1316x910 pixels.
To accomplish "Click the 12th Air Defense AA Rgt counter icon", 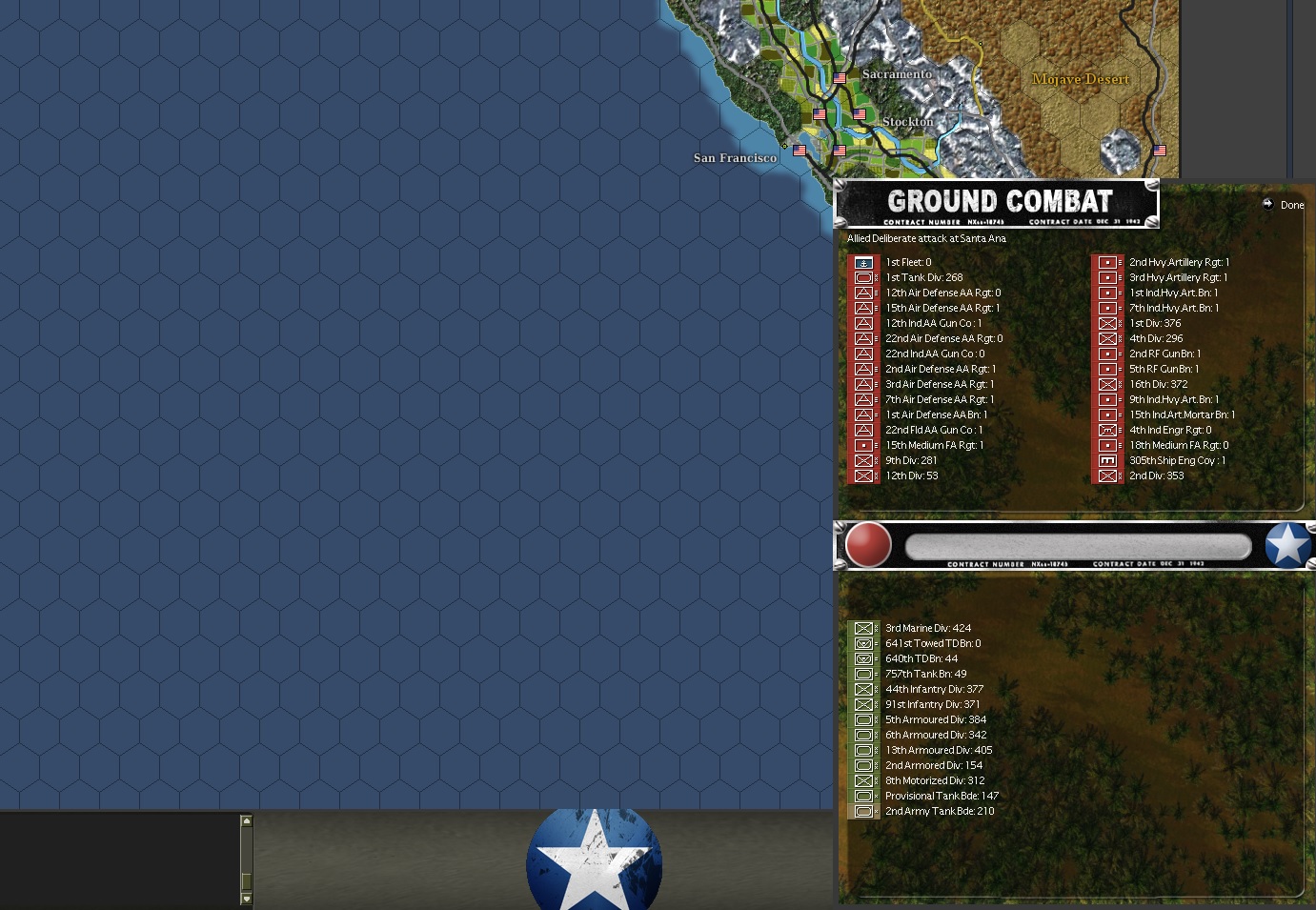I will click(864, 293).
